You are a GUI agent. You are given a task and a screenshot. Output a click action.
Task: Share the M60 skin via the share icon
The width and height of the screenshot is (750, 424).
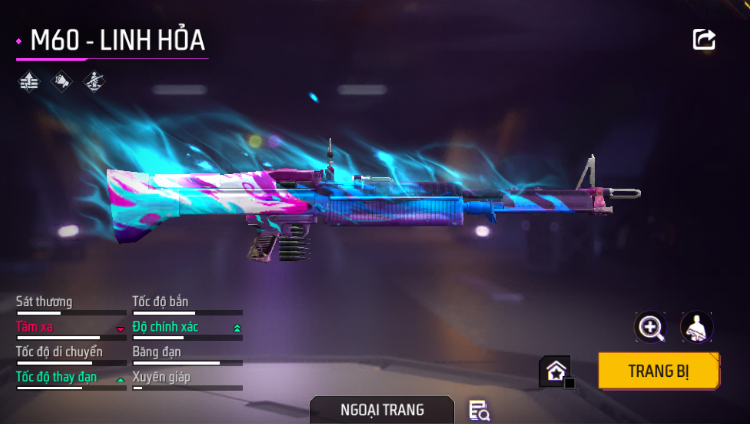point(704,40)
